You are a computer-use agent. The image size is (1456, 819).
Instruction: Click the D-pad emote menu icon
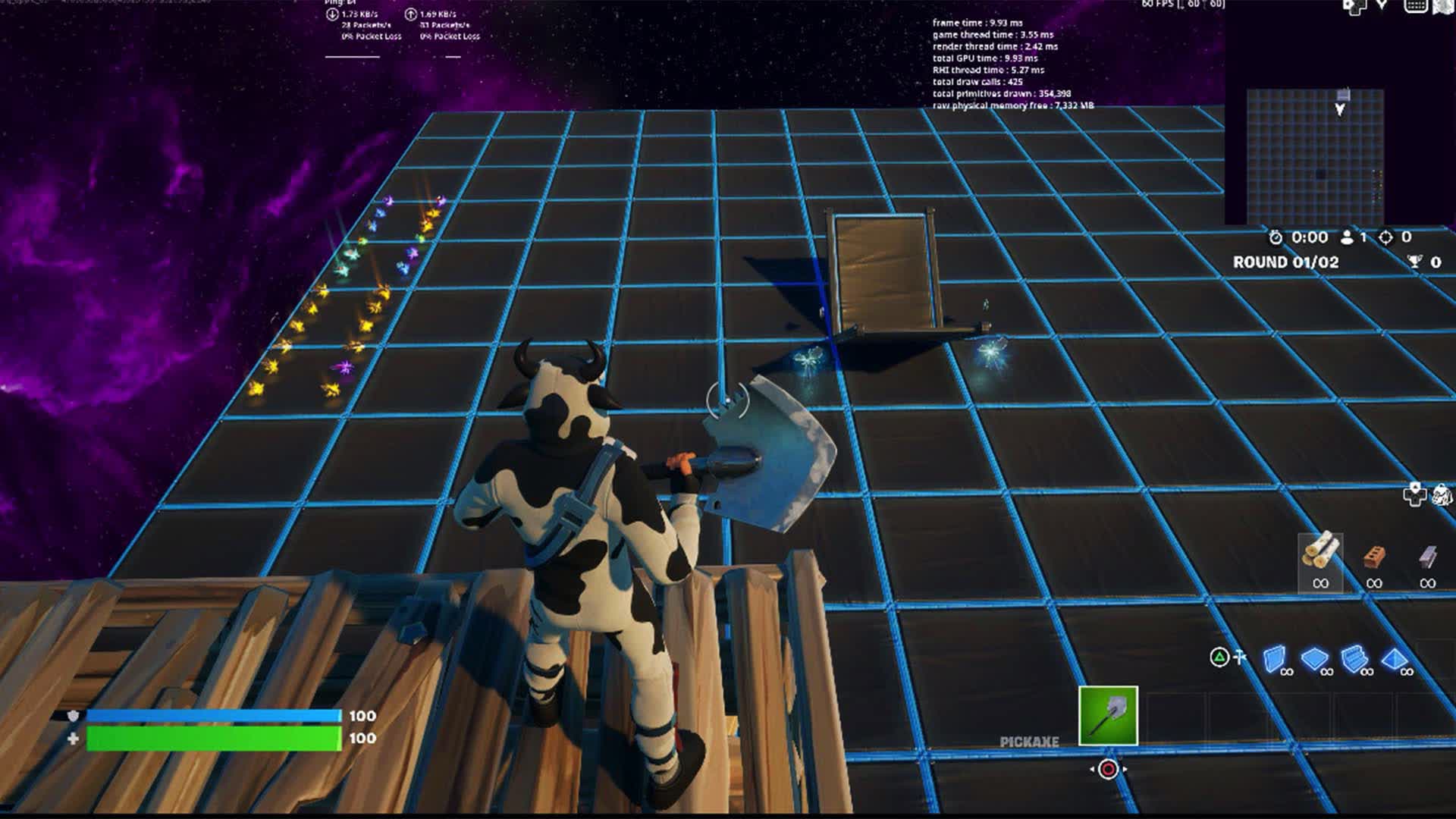point(1414,494)
